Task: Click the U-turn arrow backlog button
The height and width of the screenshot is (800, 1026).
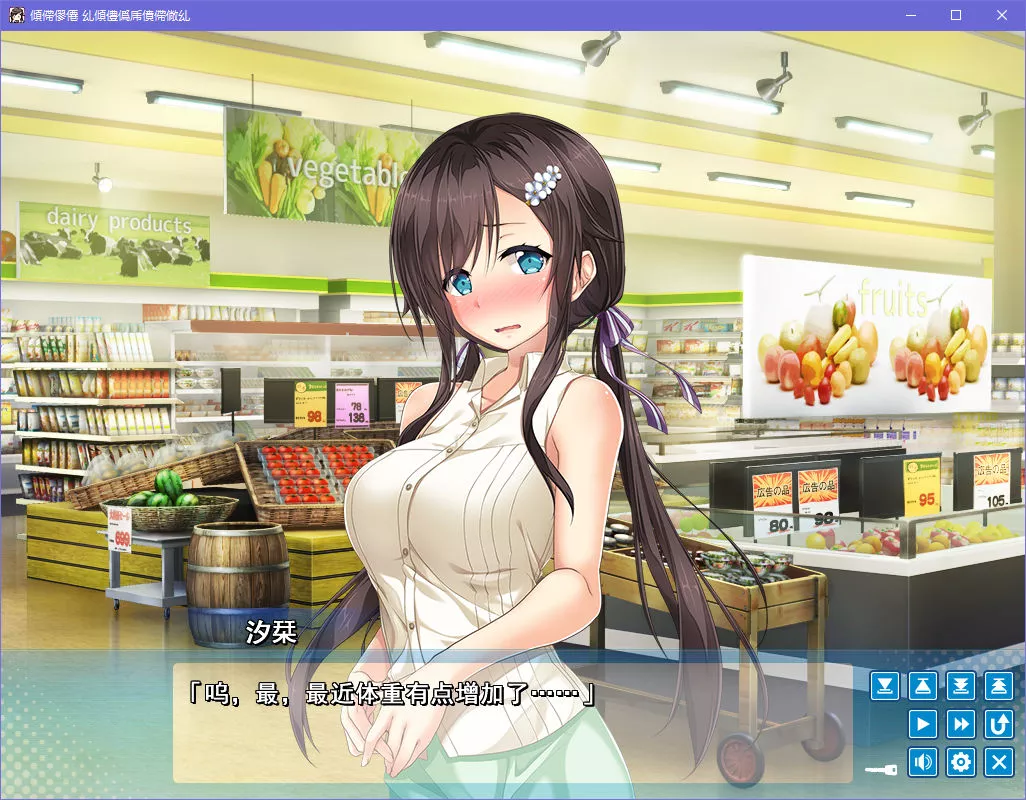Action: 999,724
